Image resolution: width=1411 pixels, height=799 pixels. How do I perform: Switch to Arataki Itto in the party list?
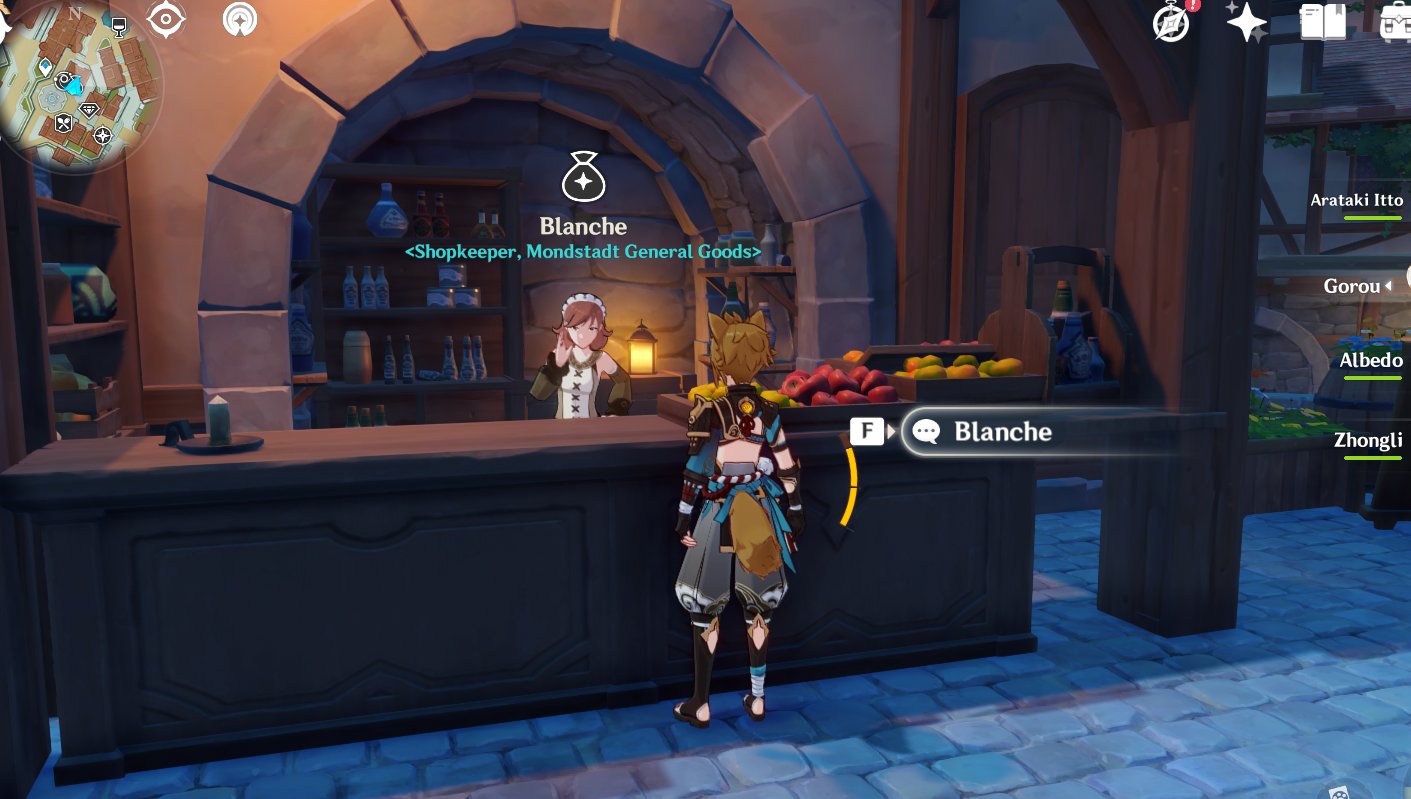pyautogui.click(x=1357, y=200)
